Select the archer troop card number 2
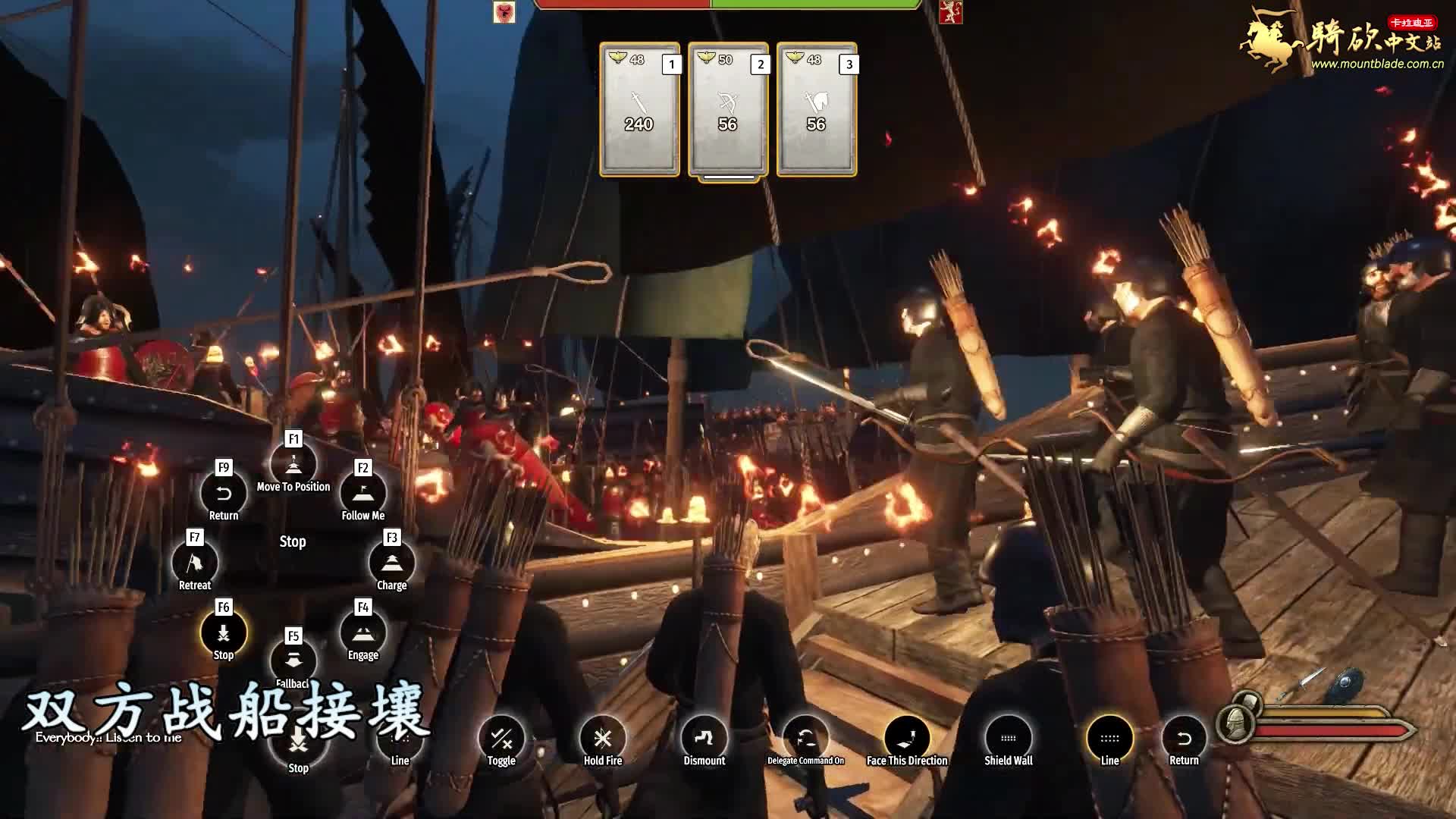The width and height of the screenshot is (1456, 819). [727, 110]
